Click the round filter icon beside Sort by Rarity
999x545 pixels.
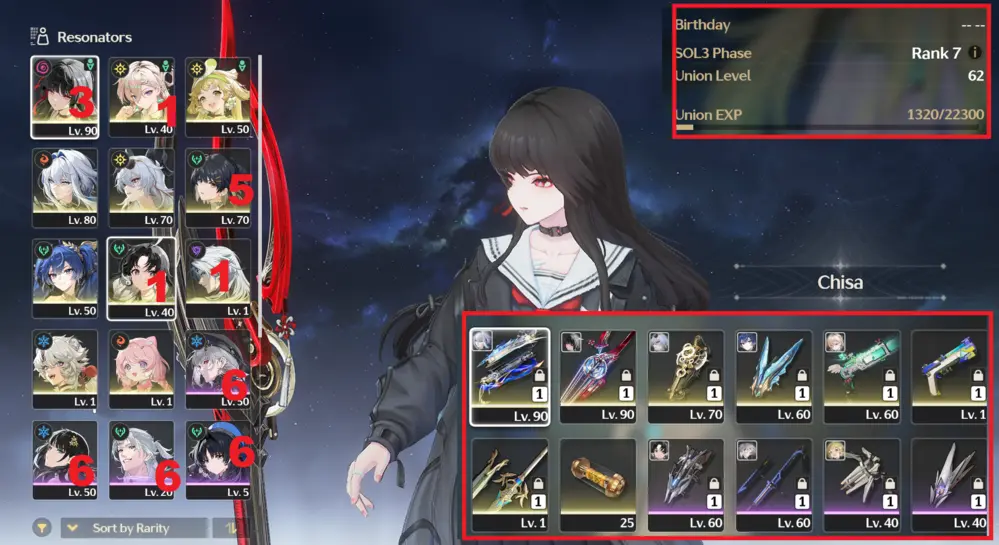pos(42,528)
